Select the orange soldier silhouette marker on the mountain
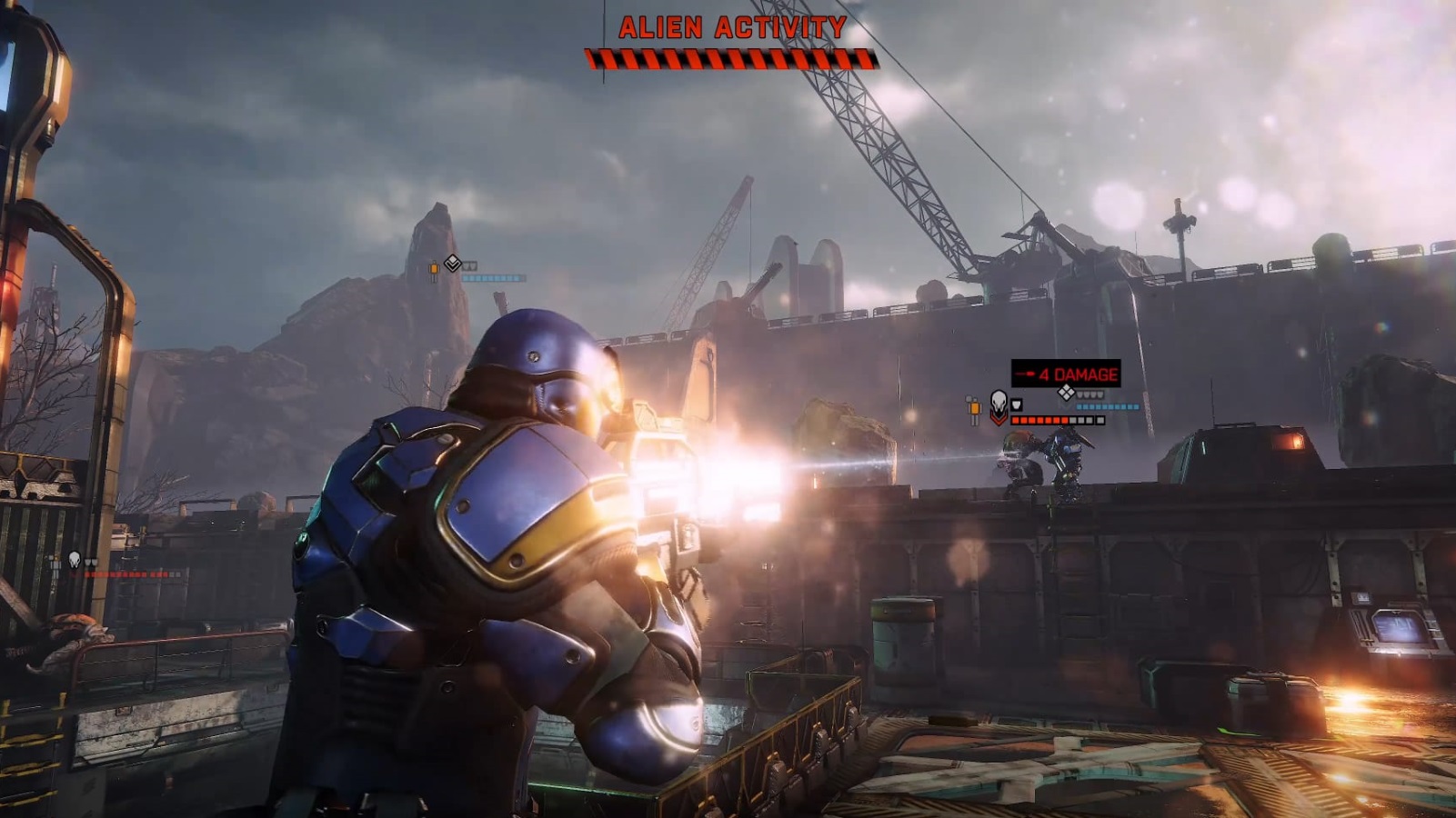1456x818 pixels. [435, 269]
